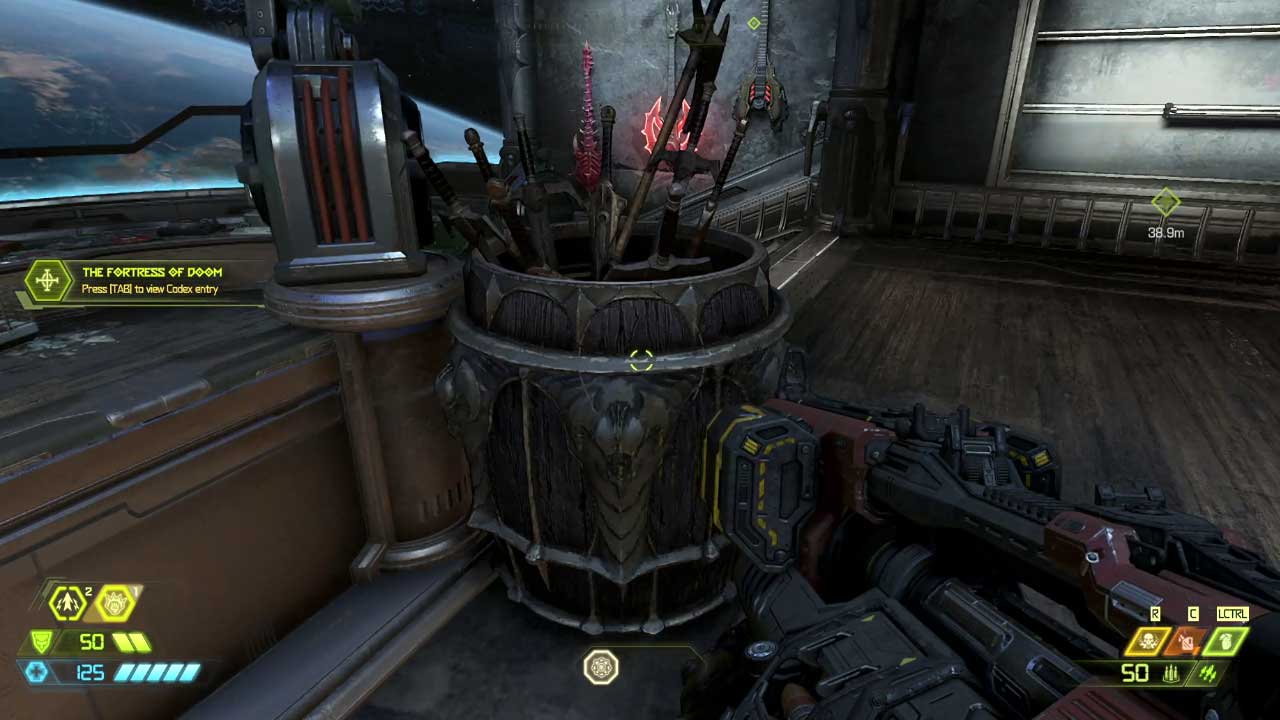Viewport: 1280px width, 720px height.
Task: Click the round rune emblem at bottom center
Action: [x=601, y=667]
